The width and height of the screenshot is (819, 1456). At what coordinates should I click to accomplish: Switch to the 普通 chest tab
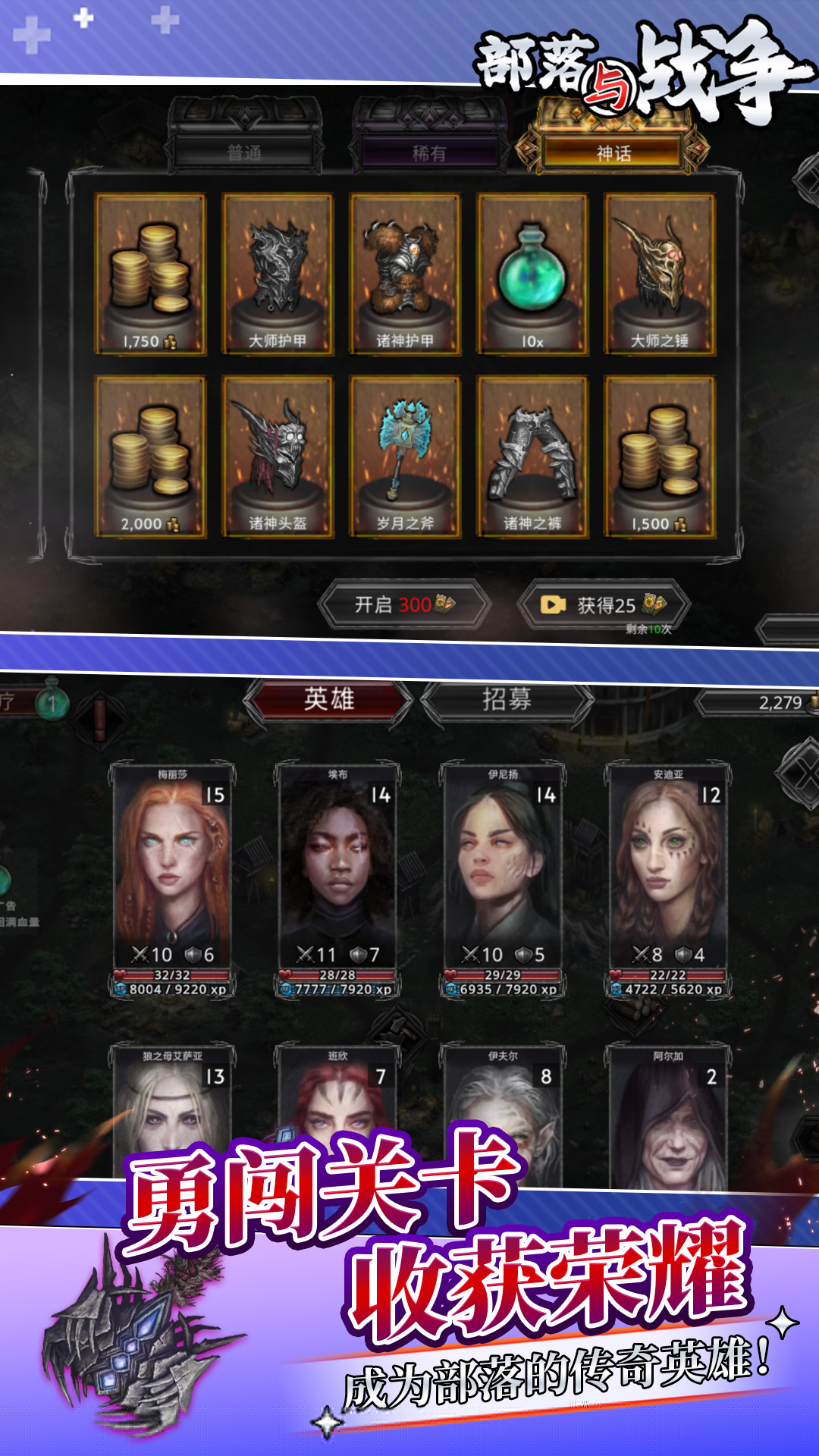pos(244,152)
